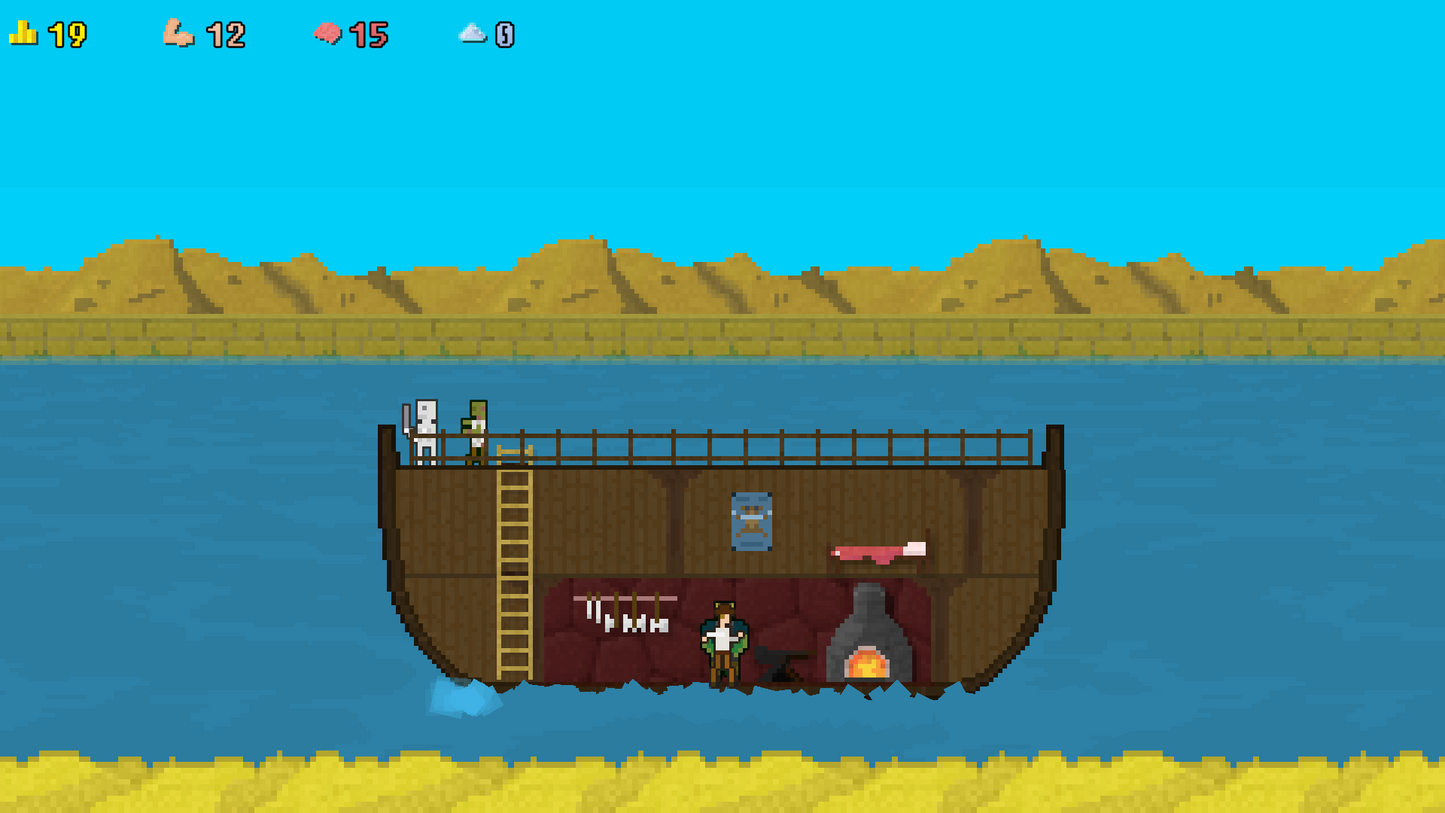Click the gold coins resource icon
The height and width of the screenshot is (813, 1445).
pos(24,33)
